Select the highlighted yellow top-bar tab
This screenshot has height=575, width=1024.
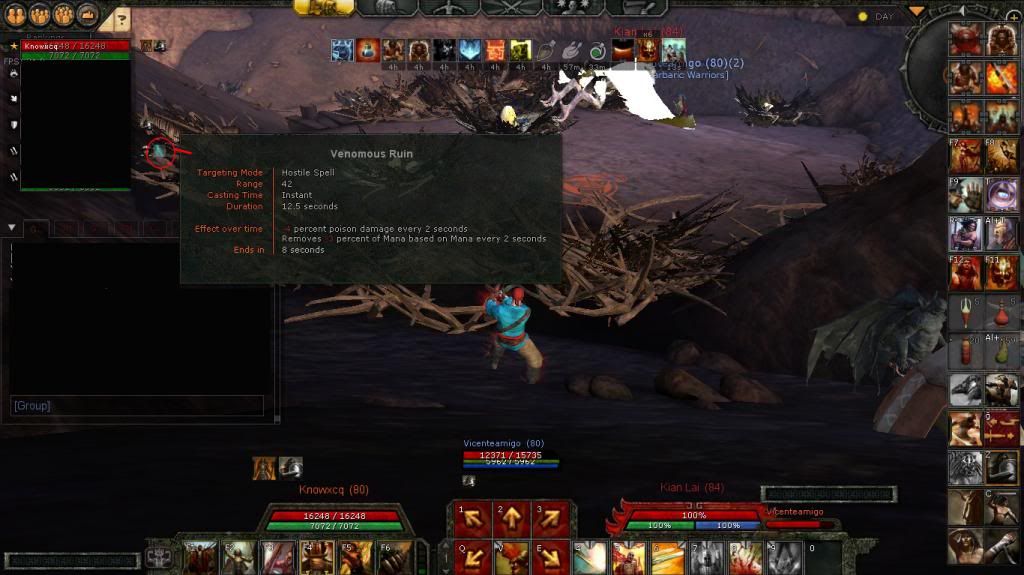click(323, 7)
